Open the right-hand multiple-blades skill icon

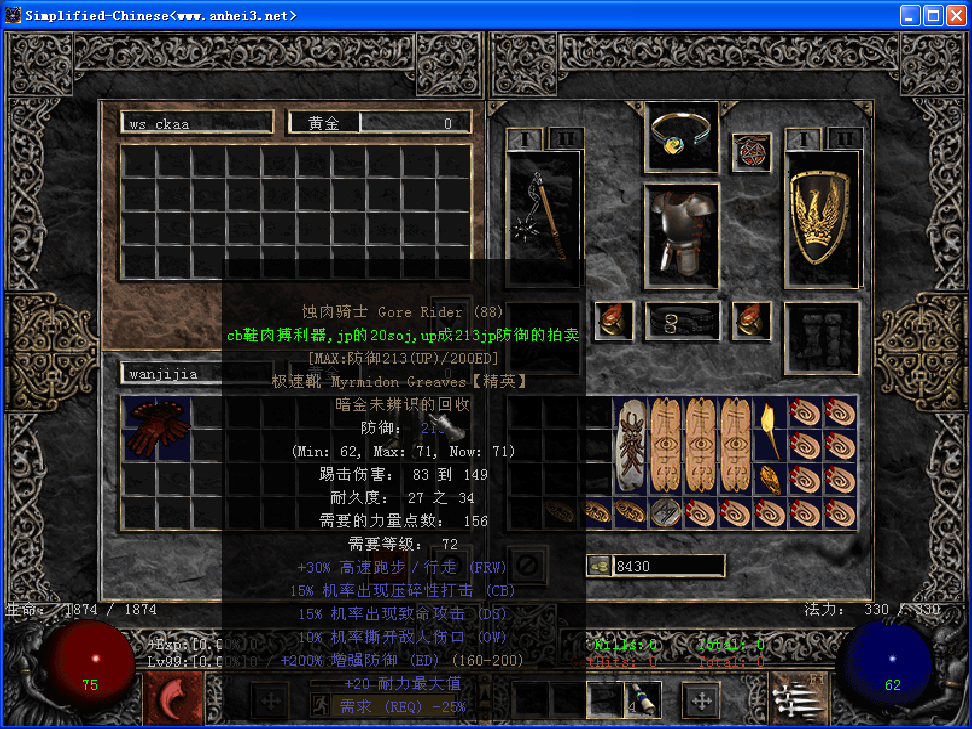pyautogui.click(x=797, y=697)
